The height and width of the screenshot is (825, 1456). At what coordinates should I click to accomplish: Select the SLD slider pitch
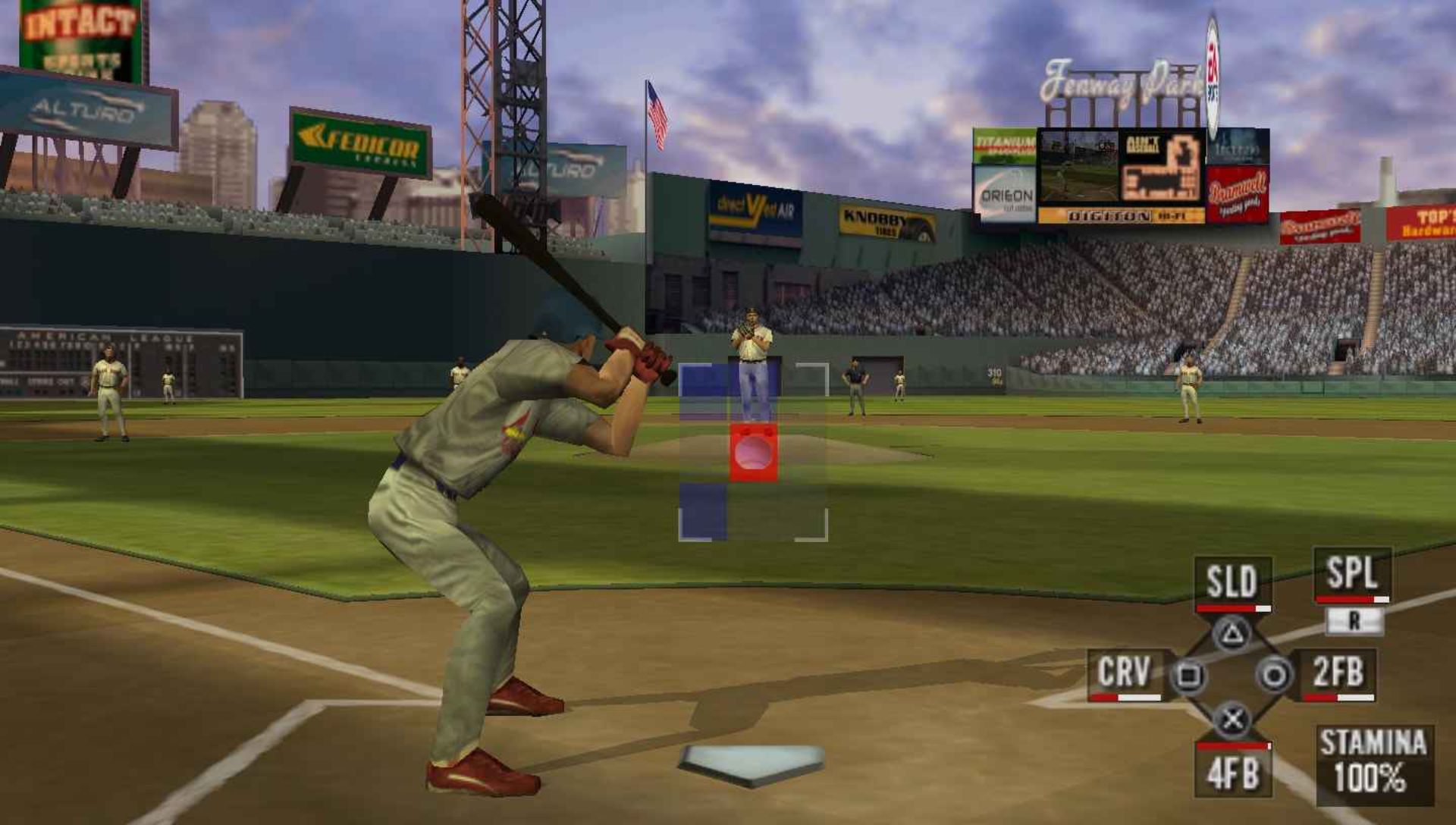tap(1232, 582)
